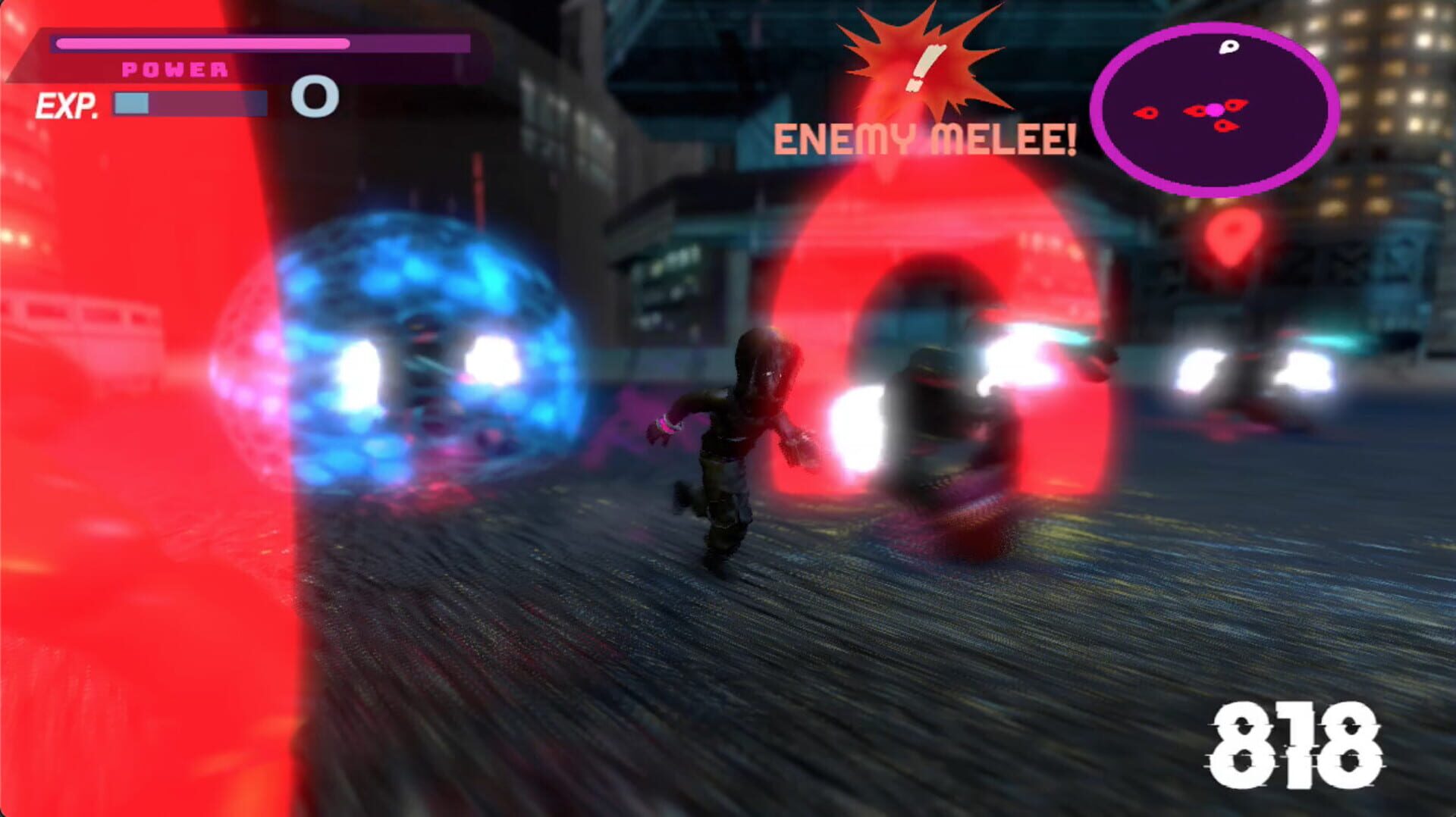
Task: Click the ENEMY MELEE! alert text
Action: (x=924, y=139)
